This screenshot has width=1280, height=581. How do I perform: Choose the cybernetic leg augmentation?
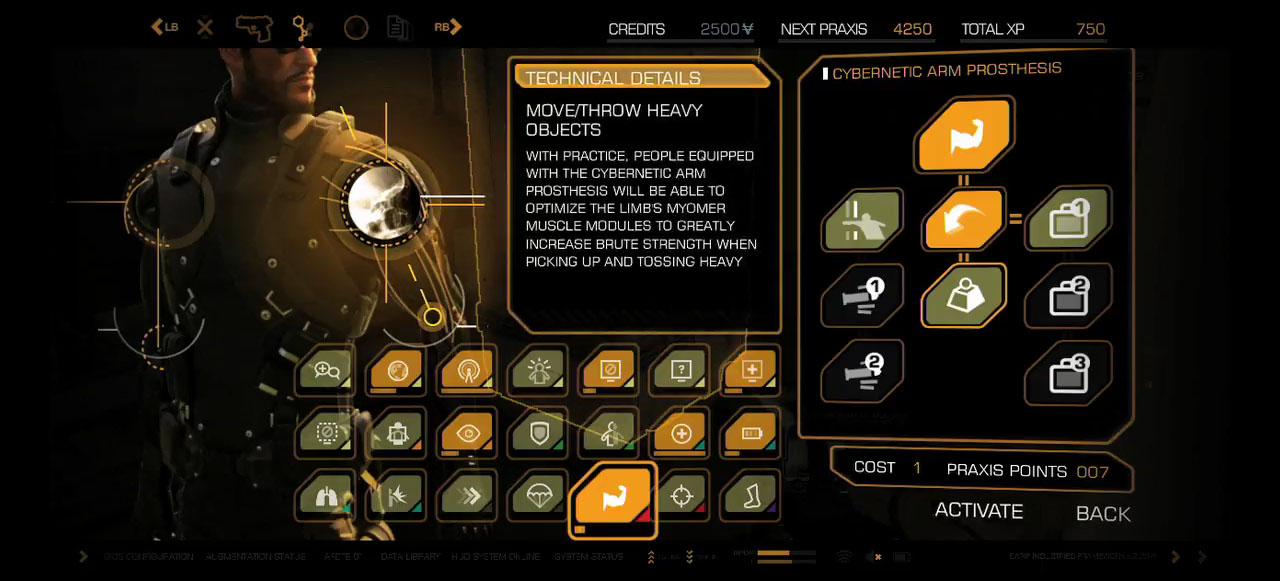pos(752,495)
